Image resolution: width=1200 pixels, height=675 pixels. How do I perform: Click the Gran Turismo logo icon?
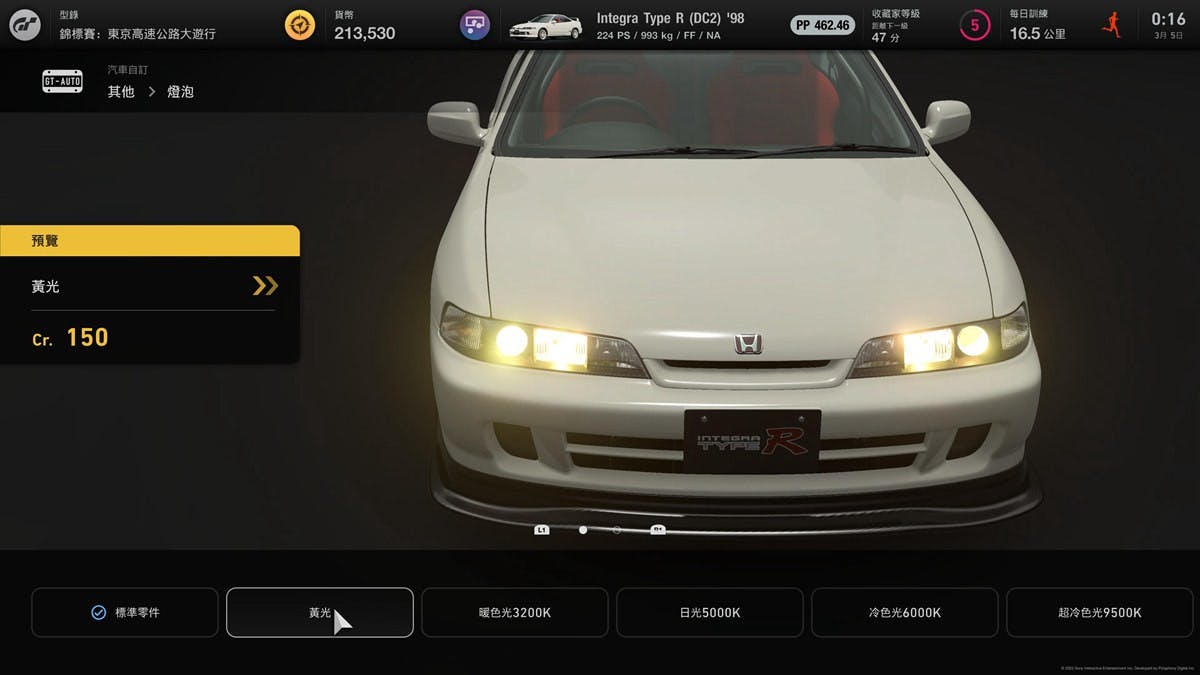[25, 25]
